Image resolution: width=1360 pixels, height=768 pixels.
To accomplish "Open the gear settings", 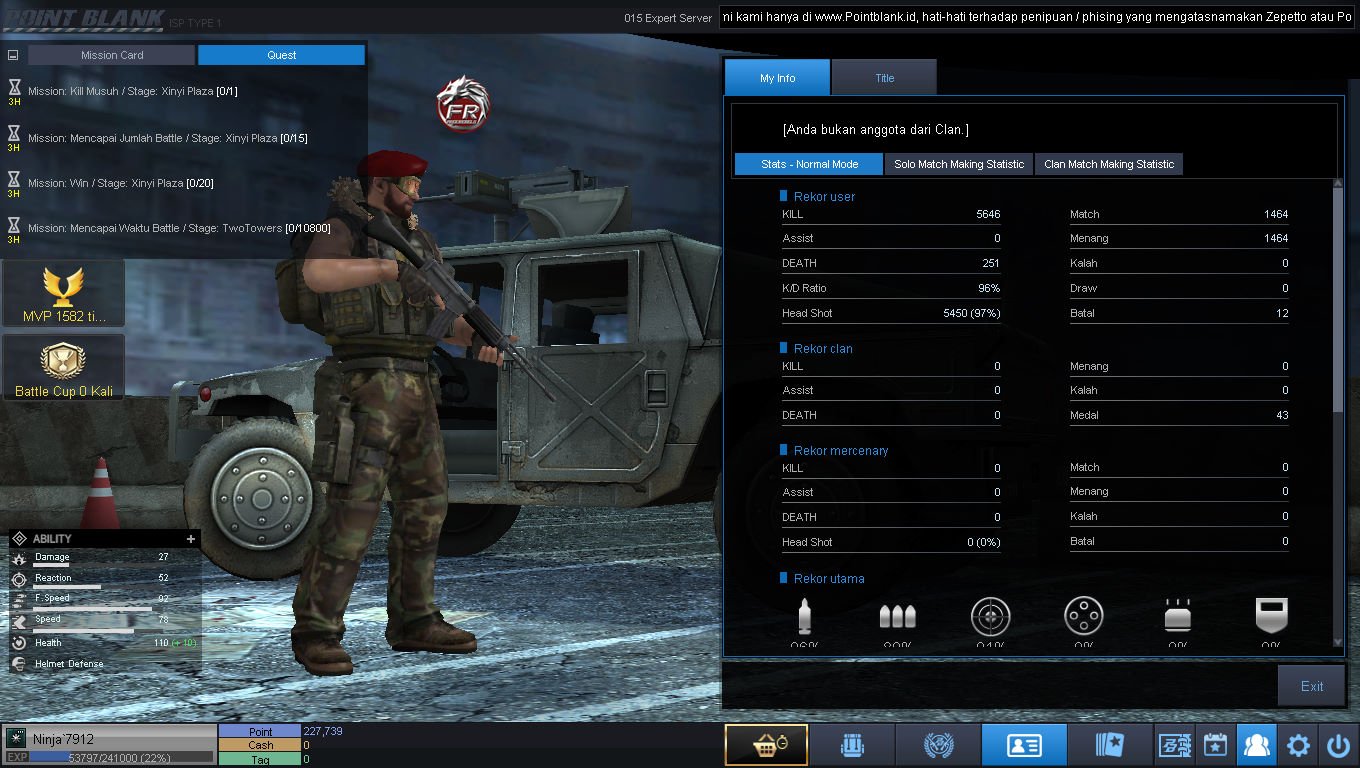I will pos(1298,745).
